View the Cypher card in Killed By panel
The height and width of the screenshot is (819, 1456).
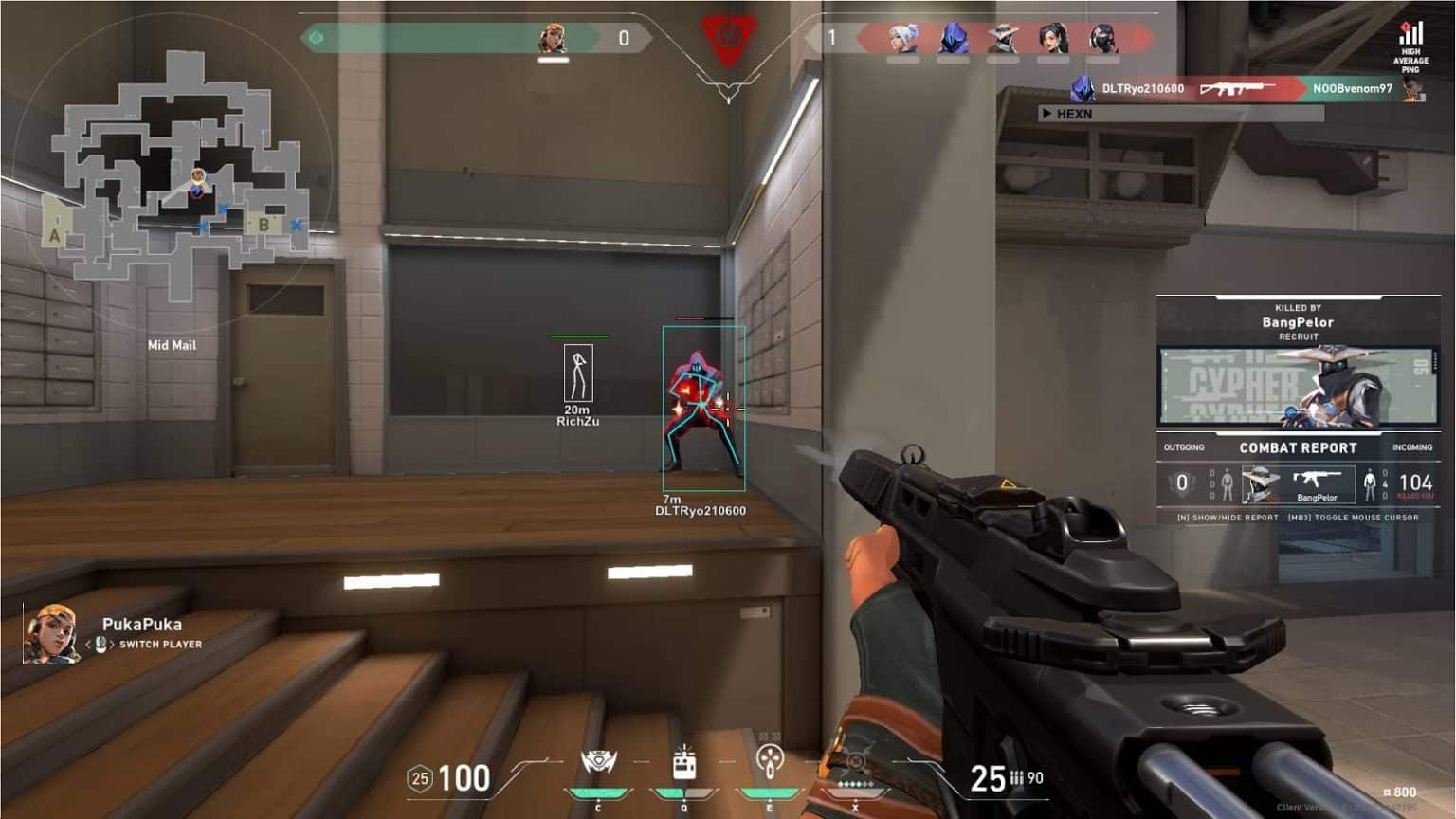(x=1298, y=386)
